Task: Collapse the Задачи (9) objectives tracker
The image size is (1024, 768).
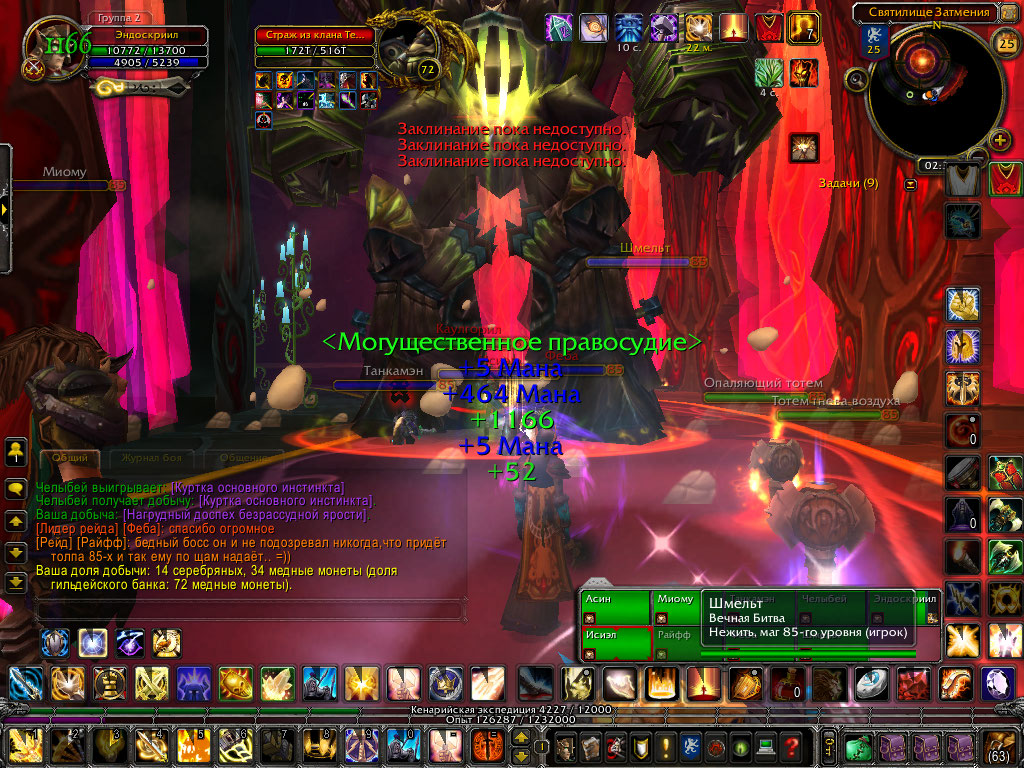Action: click(x=911, y=184)
